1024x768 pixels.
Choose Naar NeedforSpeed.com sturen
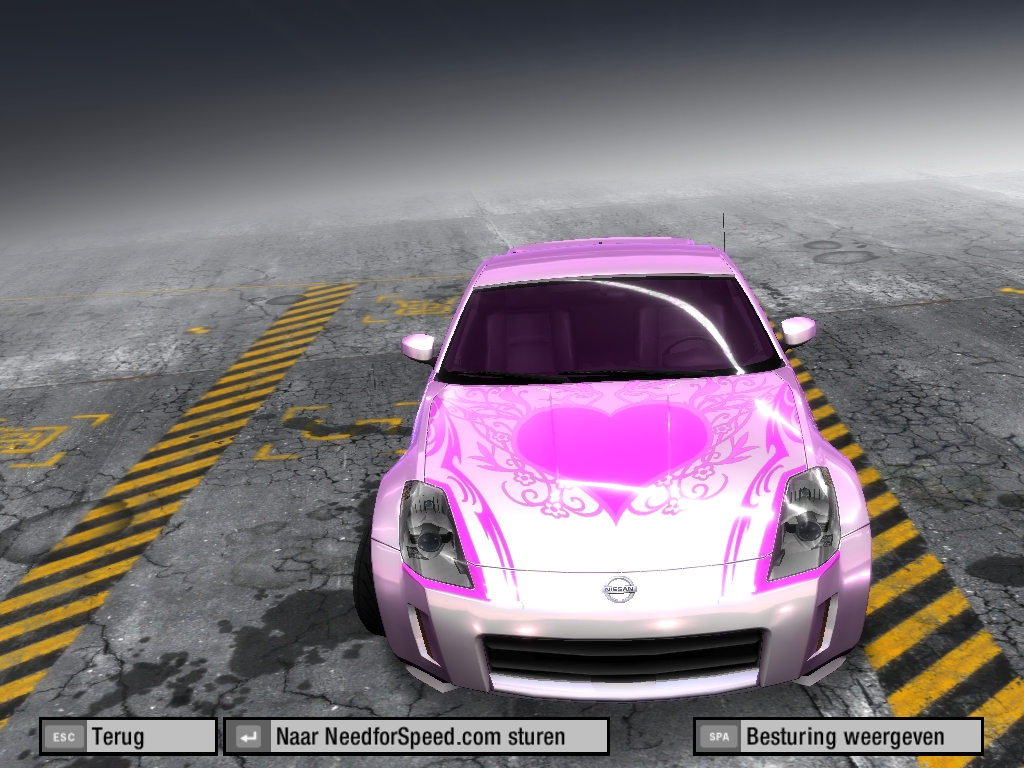point(416,737)
